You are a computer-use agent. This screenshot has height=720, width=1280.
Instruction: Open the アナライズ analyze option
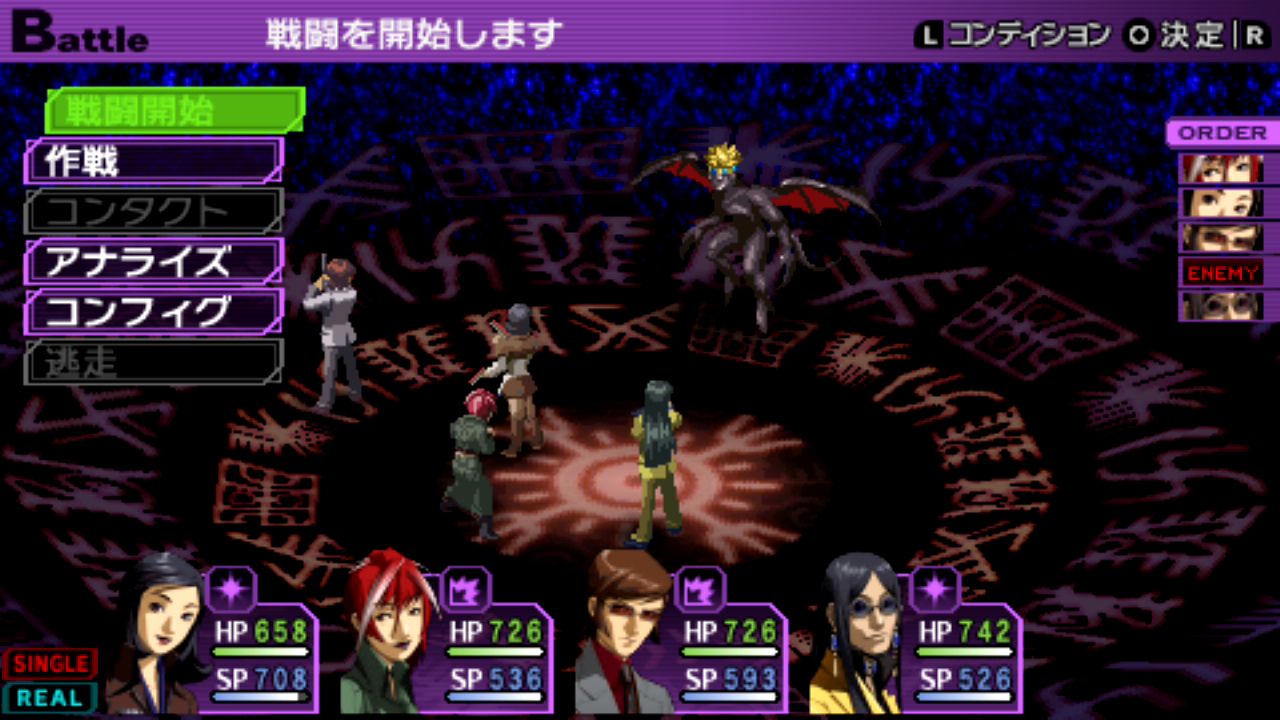click(154, 262)
